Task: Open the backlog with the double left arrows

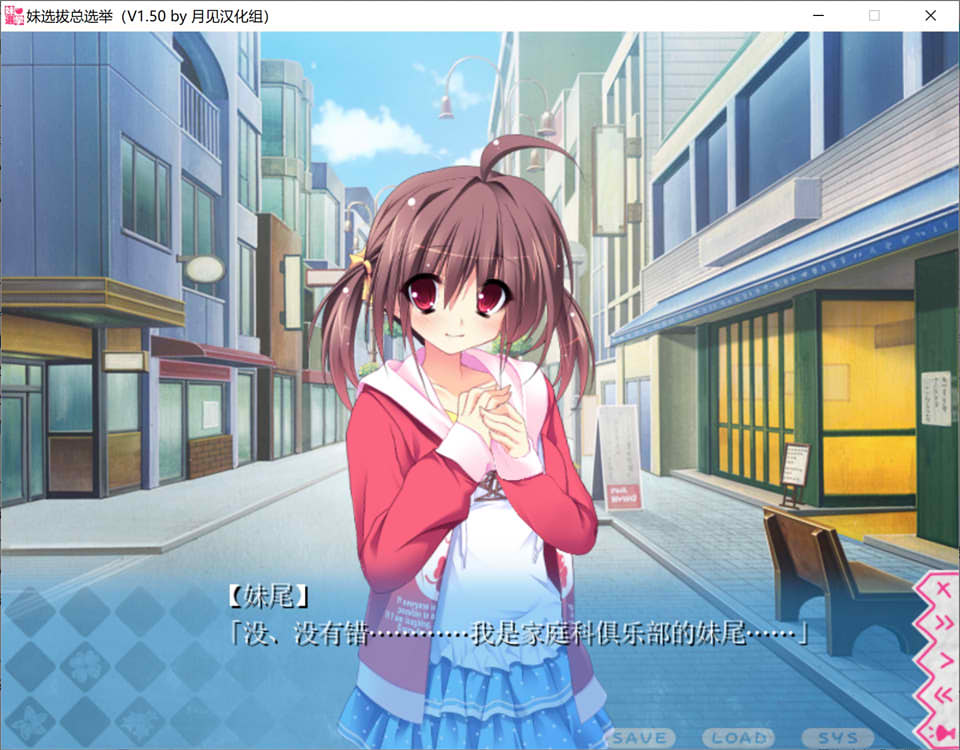Action: point(941,696)
